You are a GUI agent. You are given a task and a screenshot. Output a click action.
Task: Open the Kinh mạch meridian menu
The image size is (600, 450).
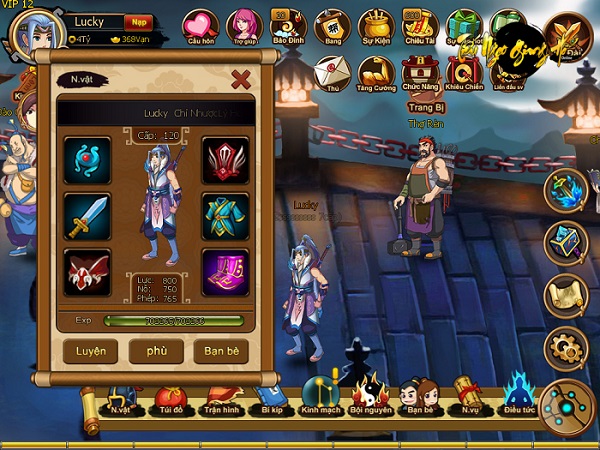pyautogui.click(x=318, y=398)
